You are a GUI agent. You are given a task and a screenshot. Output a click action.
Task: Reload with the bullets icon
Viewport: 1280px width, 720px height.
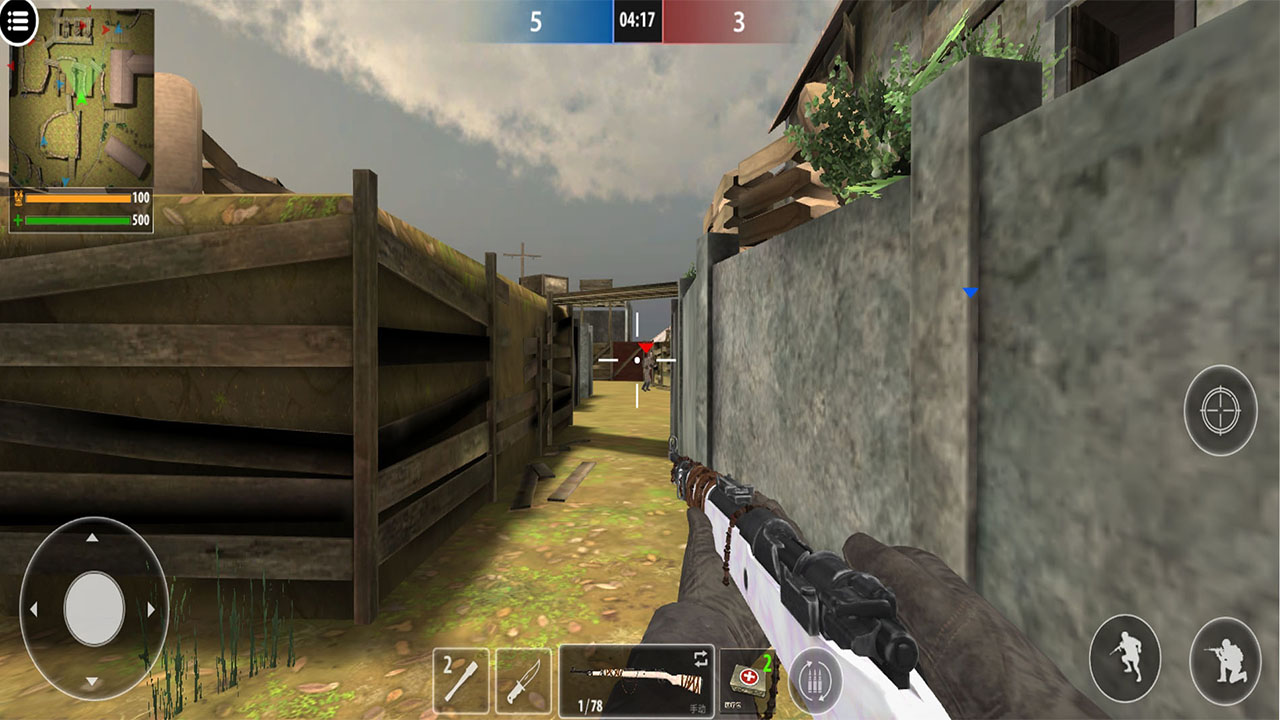pyautogui.click(x=815, y=681)
